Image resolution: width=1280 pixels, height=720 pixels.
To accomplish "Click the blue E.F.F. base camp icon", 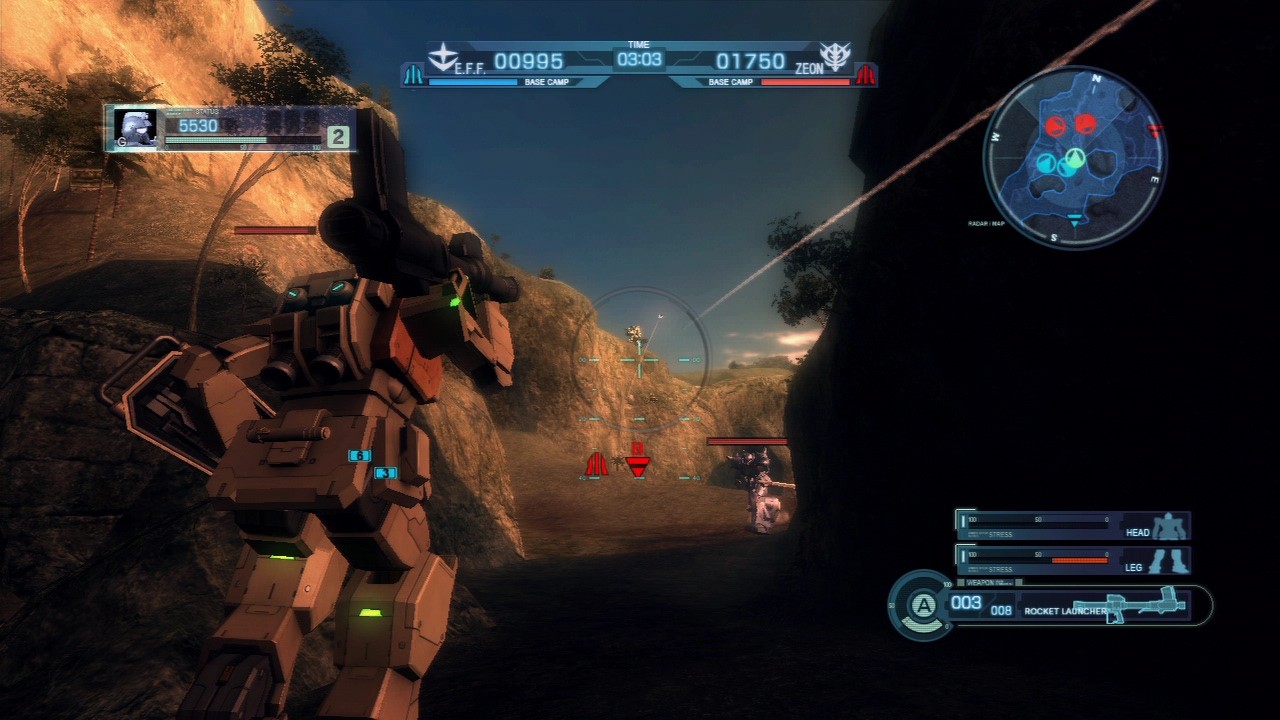I will click(413, 75).
